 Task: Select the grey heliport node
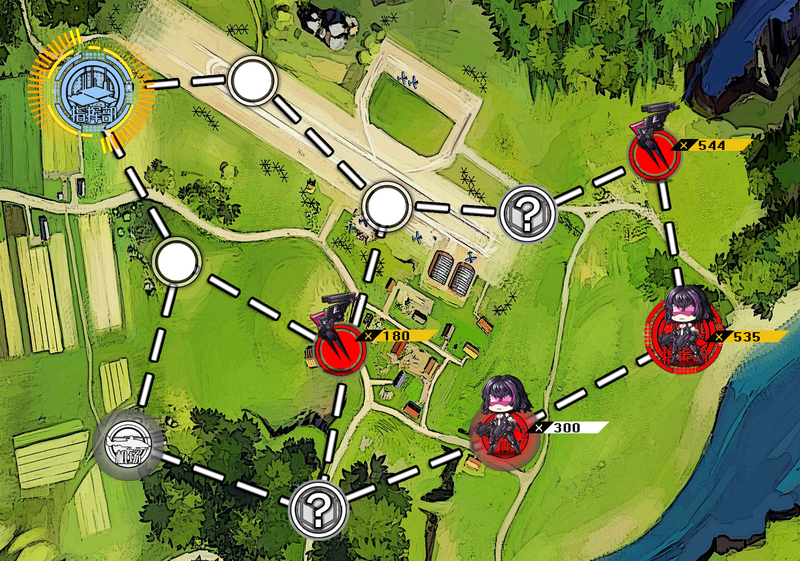coord(128,441)
